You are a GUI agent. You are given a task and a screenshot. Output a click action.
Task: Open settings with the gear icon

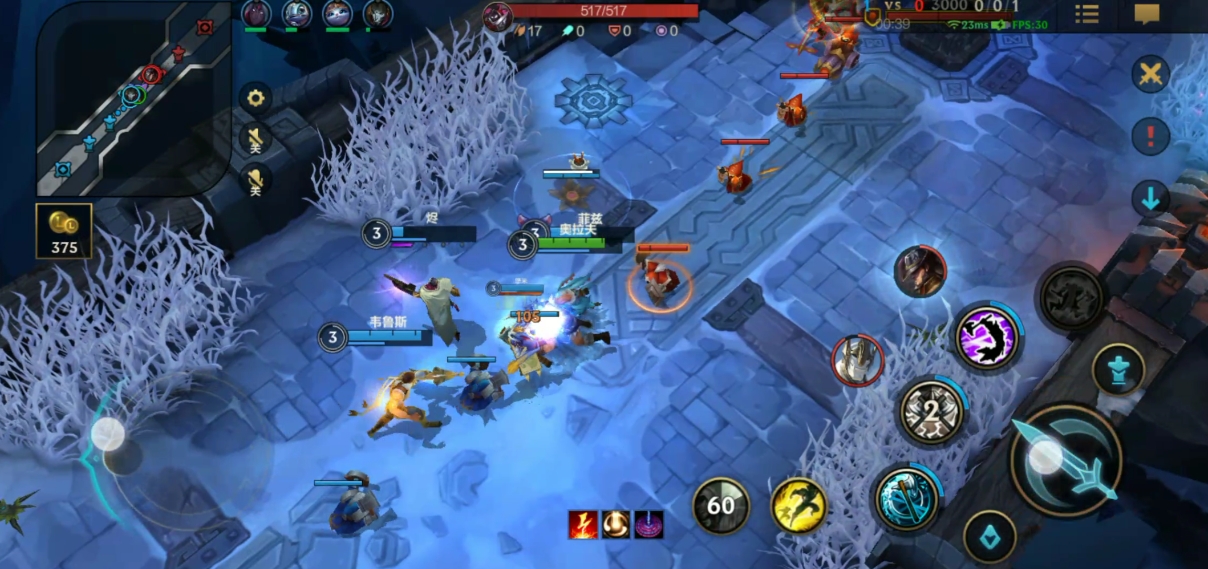click(256, 97)
